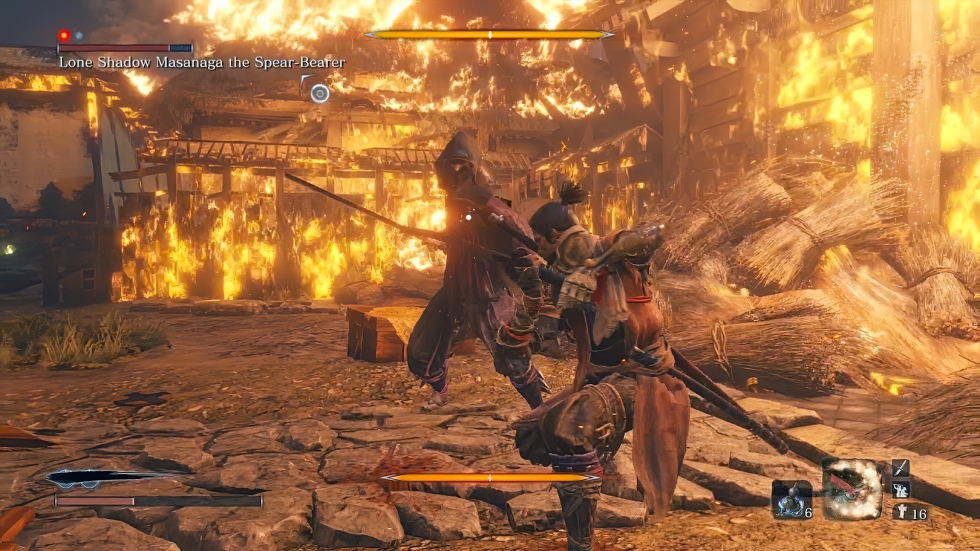Click the sword combat art icon

(900, 468)
